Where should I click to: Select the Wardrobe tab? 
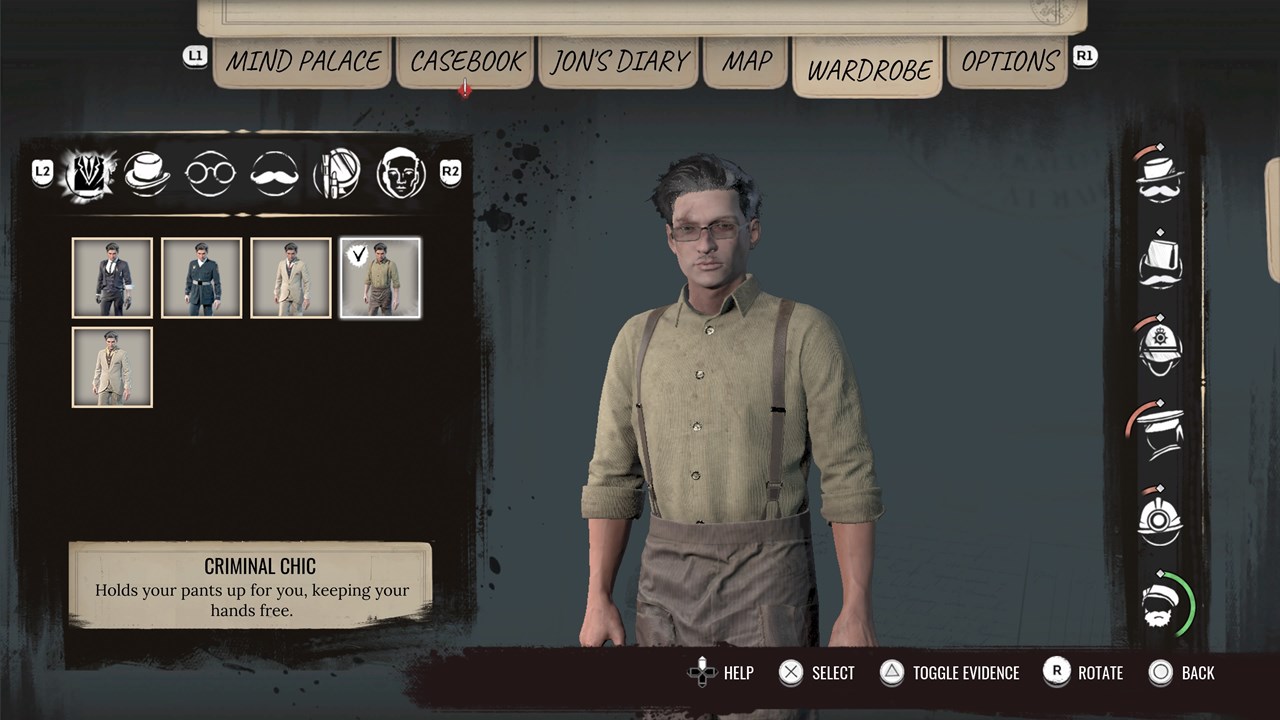[x=868, y=70]
